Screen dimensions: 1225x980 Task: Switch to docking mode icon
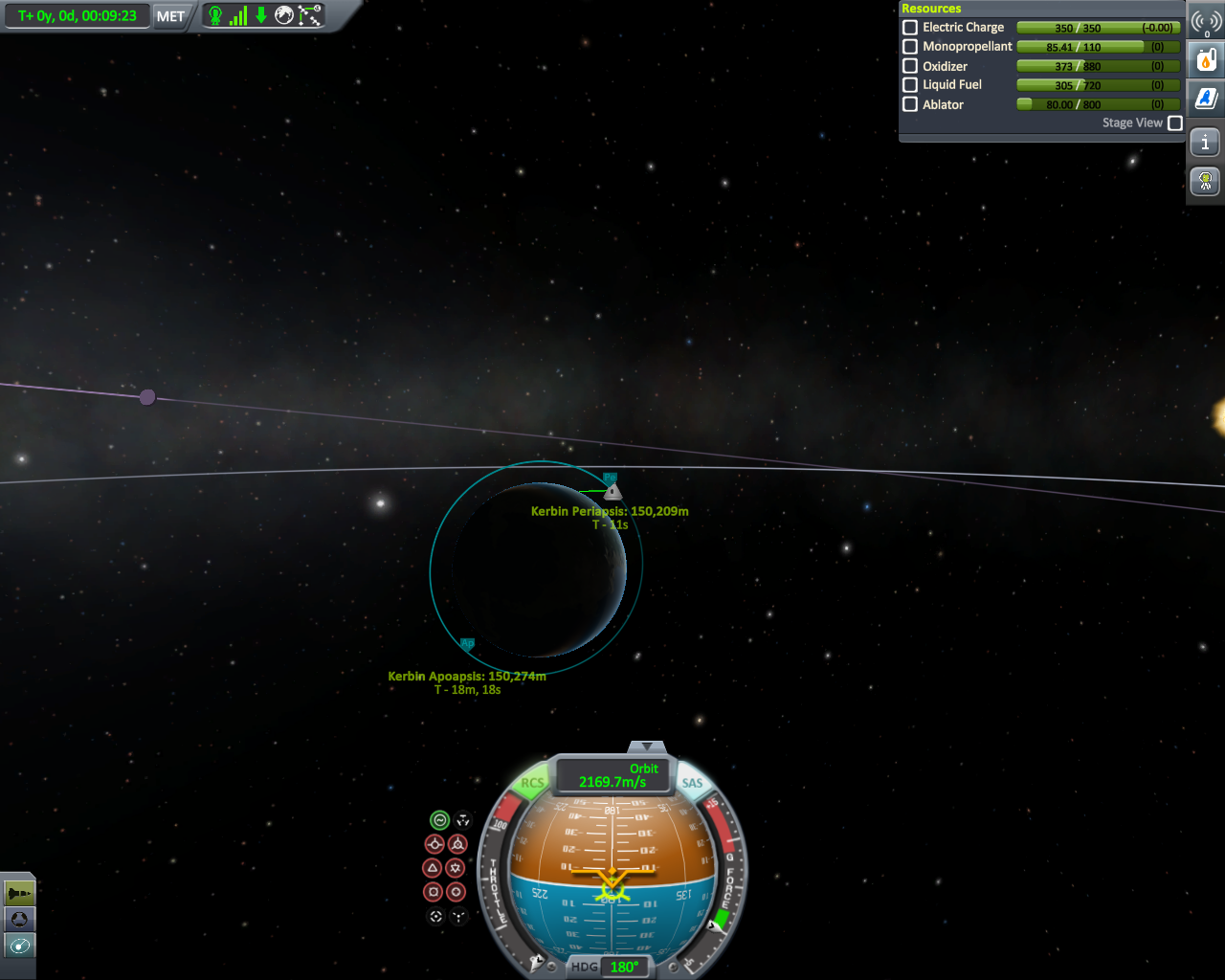[x=19, y=920]
